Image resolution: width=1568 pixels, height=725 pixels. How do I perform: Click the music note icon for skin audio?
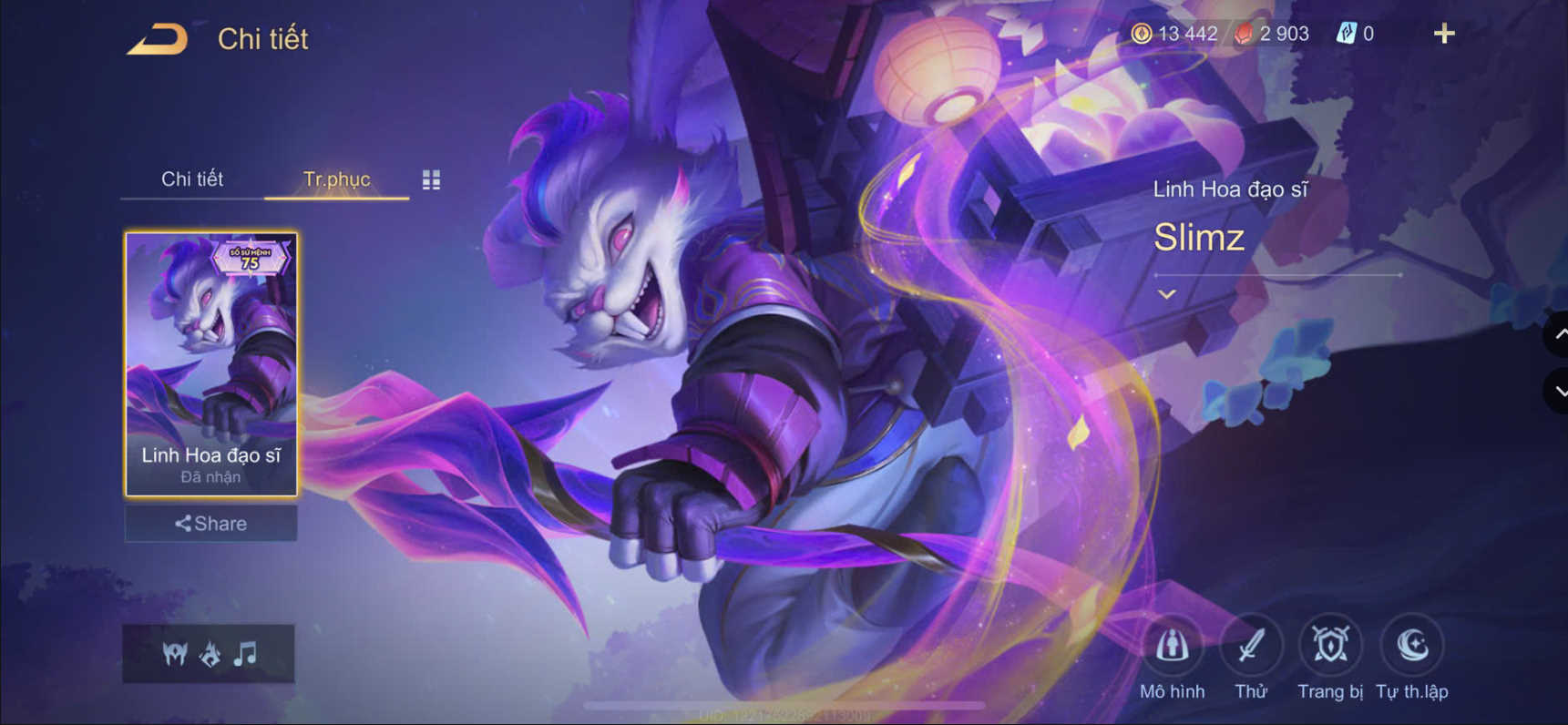(242, 653)
